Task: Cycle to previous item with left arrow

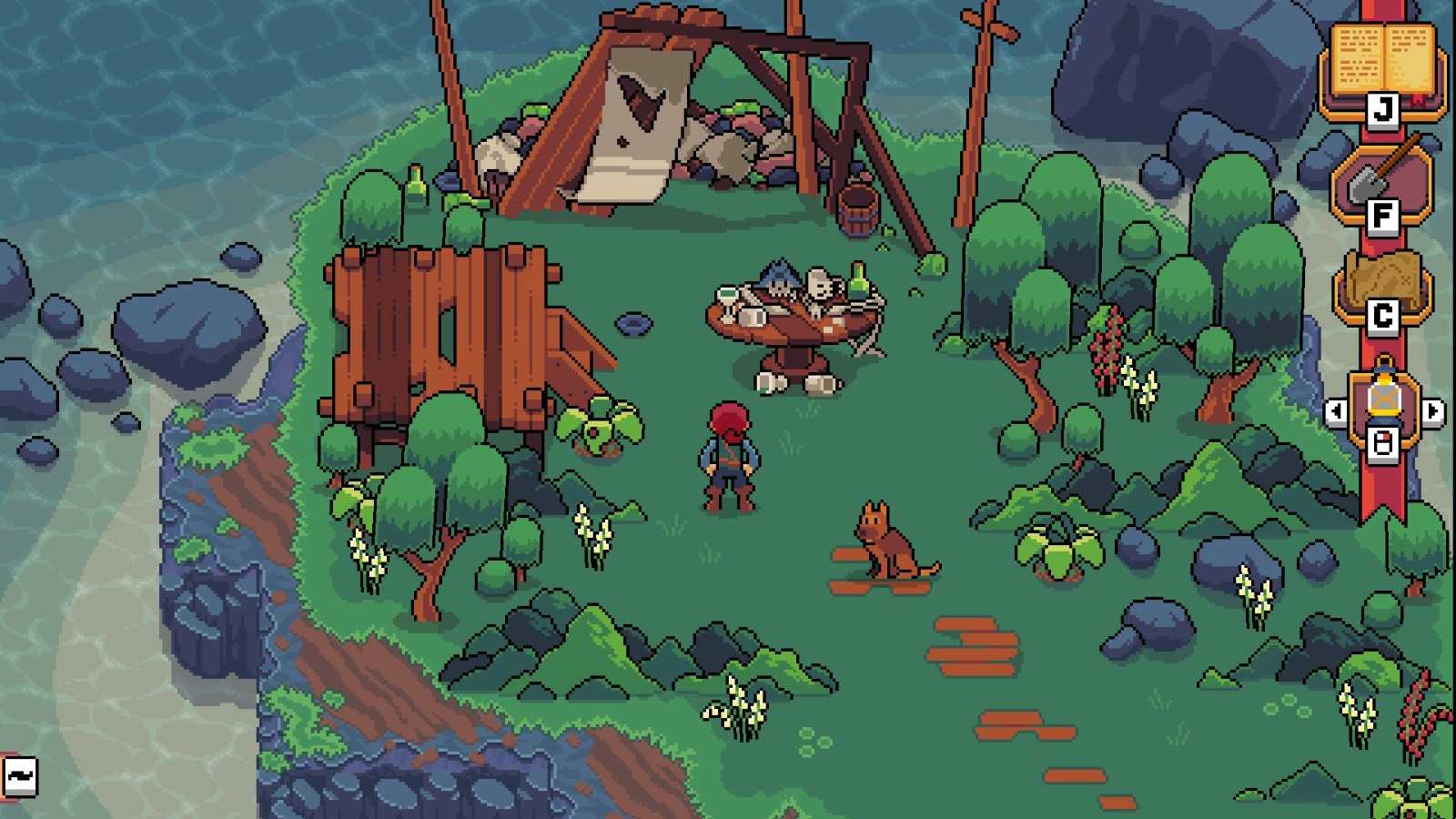Action: click(x=1335, y=412)
